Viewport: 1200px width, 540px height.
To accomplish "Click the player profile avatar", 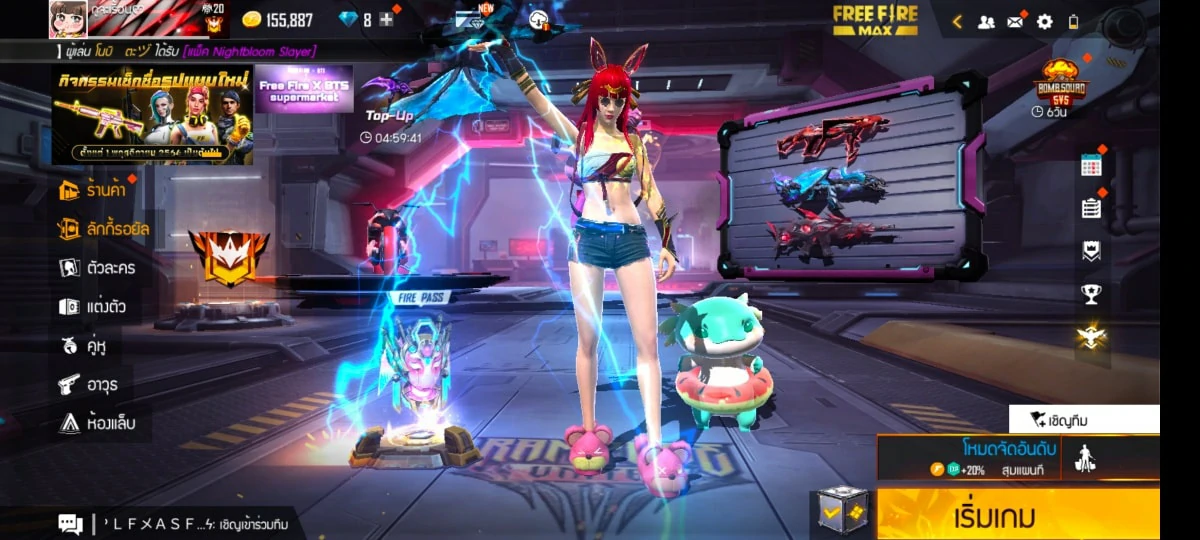I will [x=67, y=19].
